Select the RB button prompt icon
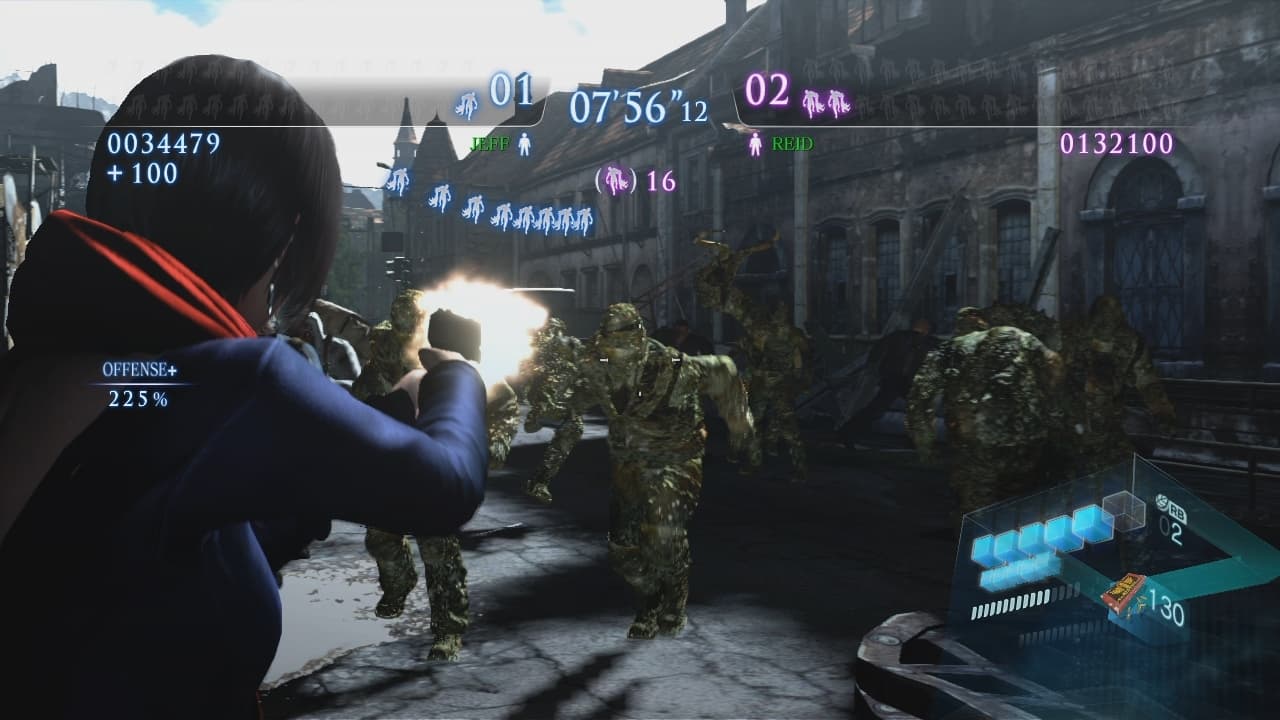 coord(1172,508)
